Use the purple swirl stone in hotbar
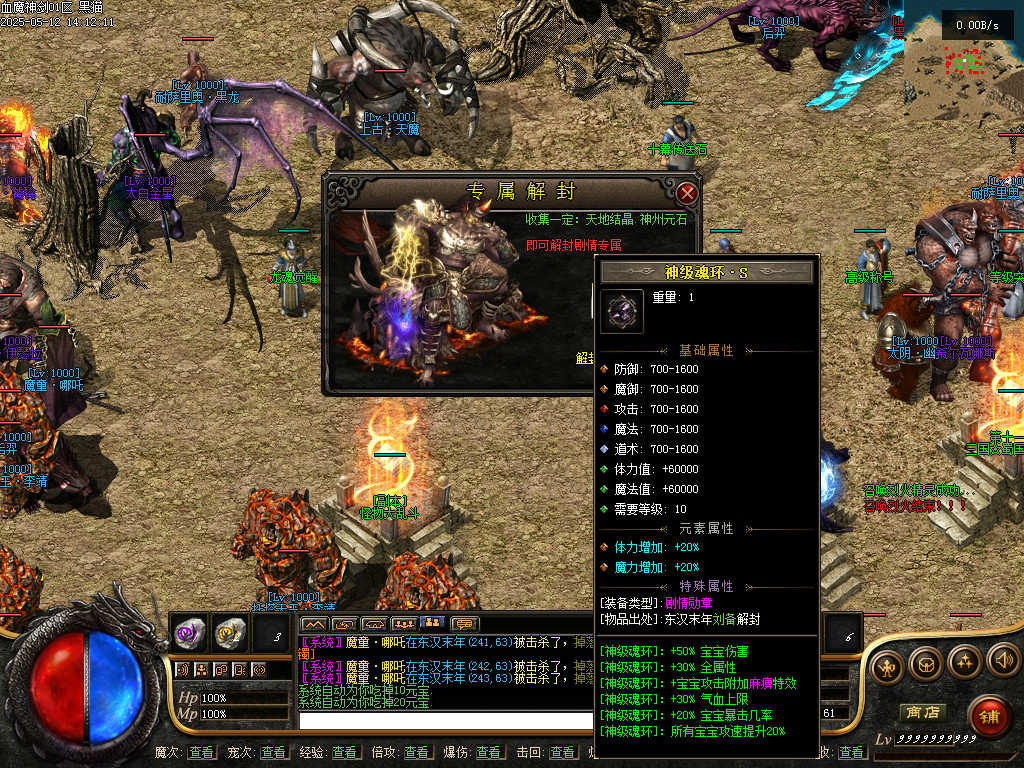Screen dimensions: 1024x768 [x=190, y=632]
